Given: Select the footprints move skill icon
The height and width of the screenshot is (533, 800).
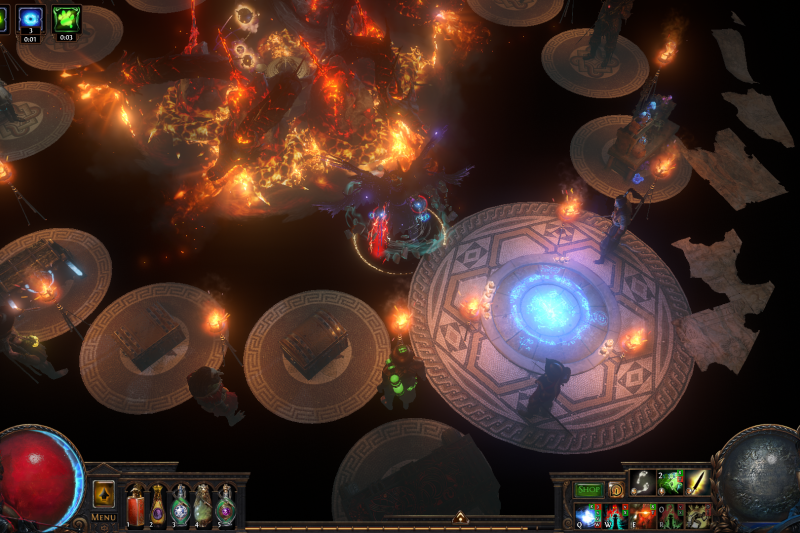Looking at the screenshot, I should click(643, 482).
